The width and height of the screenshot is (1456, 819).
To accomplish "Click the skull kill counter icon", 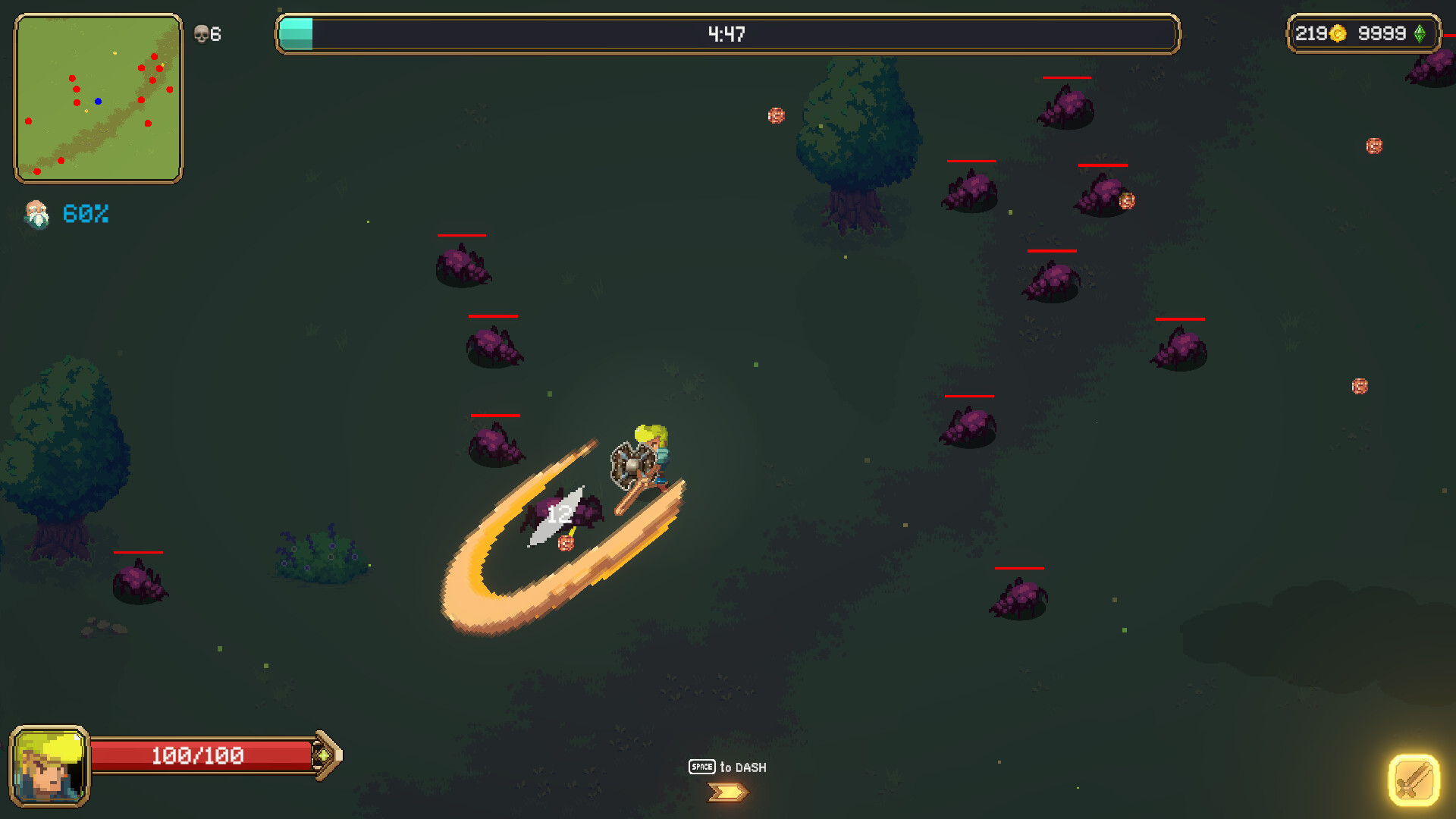I will click(201, 34).
